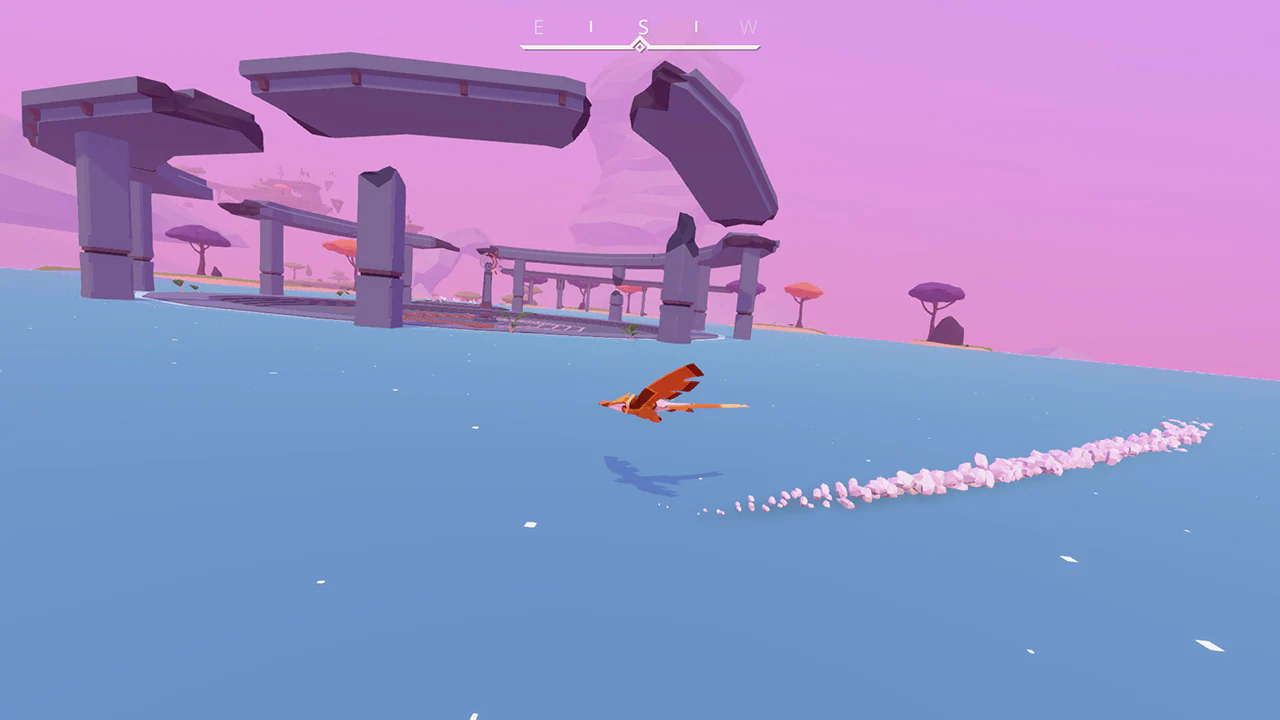
Task: Click the S on the compass bar
Action: point(644,27)
